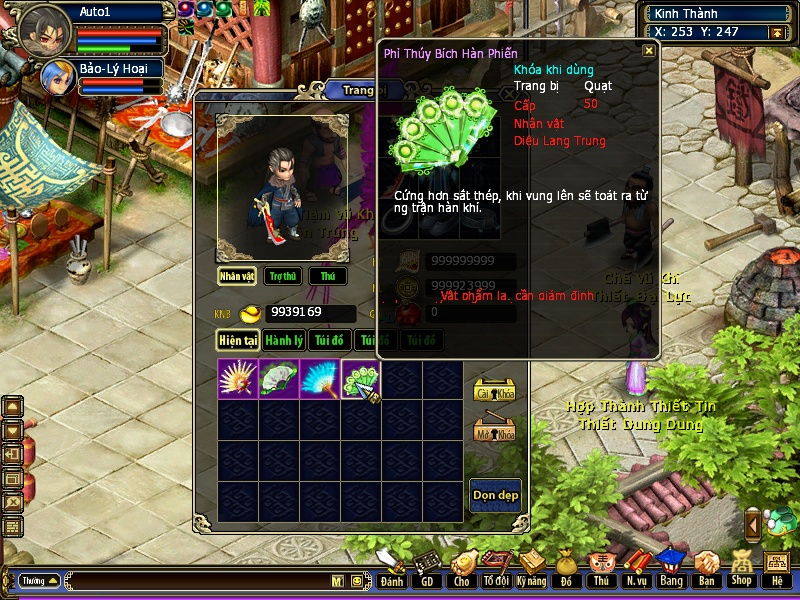Pick the blue feather fan item
Viewport: 800px width, 600px height.
click(320, 379)
